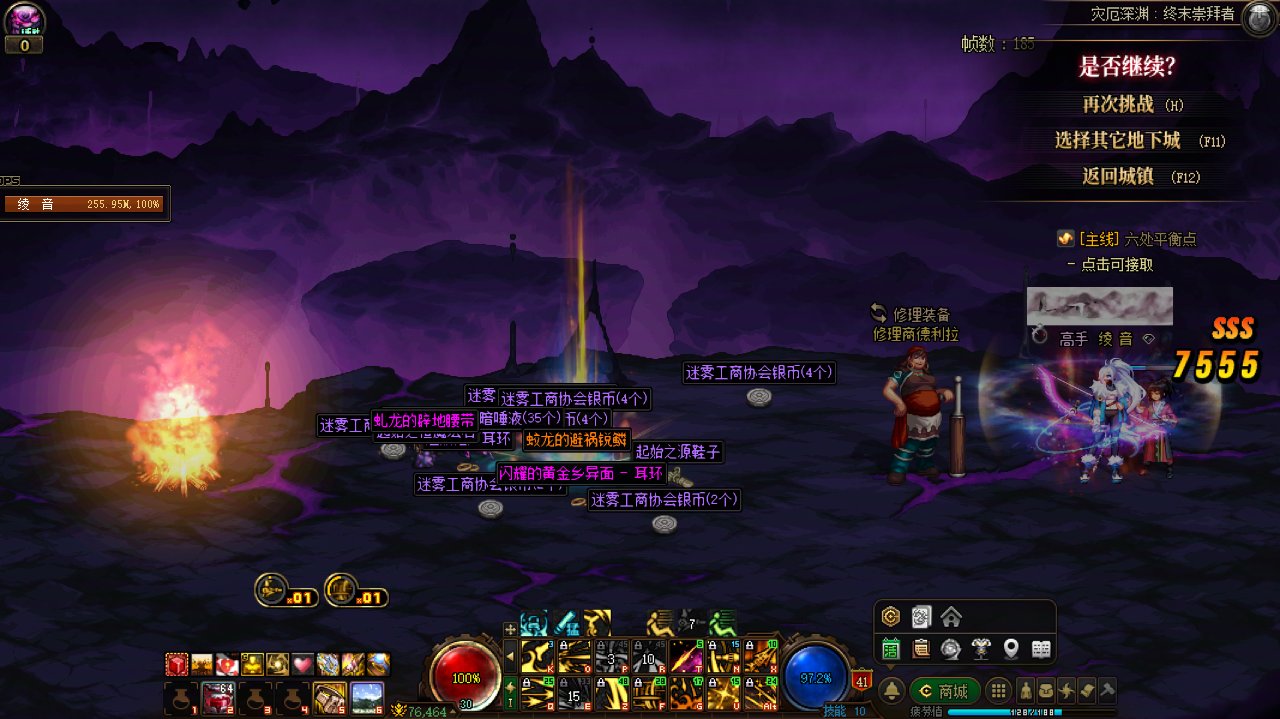Image resolution: width=1280 pixels, height=719 pixels.
Task: Open the open-book icon
Action: pos(1041,649)
